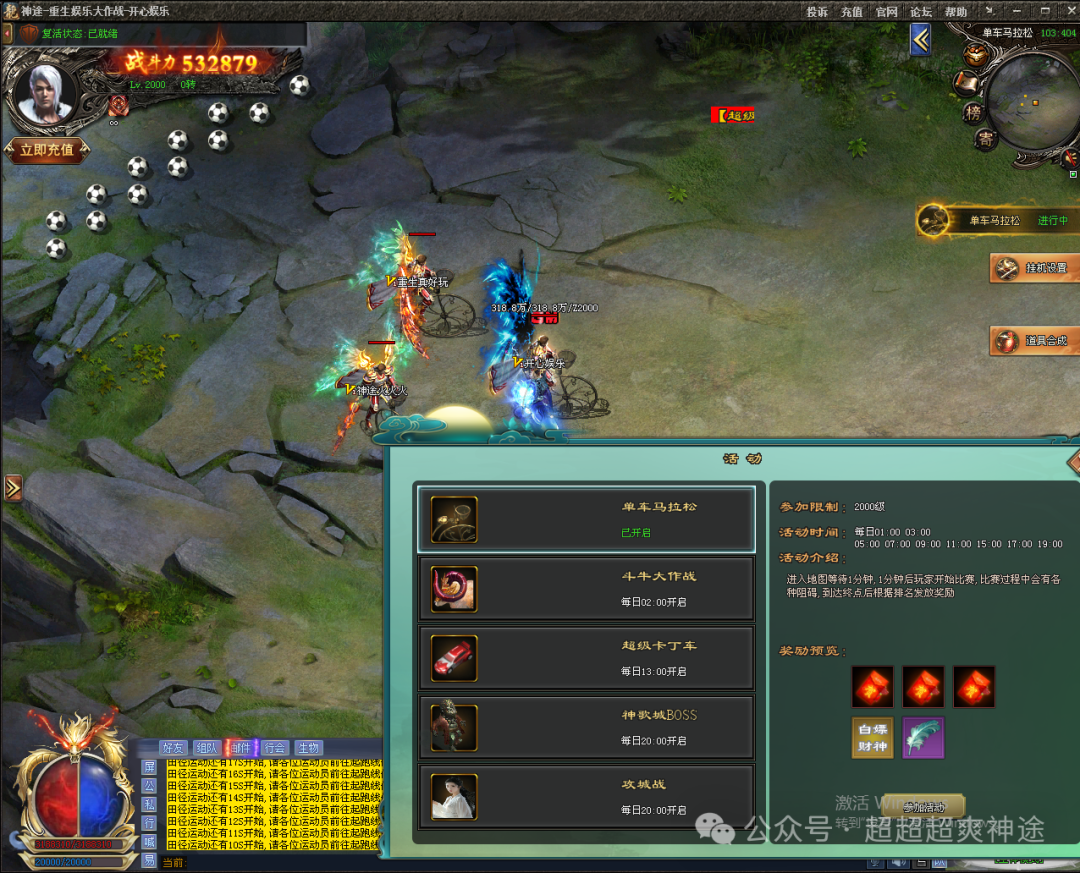Open the 榜 ranking button by minimap
1080x873 pixels.
[x=973, y=113]
